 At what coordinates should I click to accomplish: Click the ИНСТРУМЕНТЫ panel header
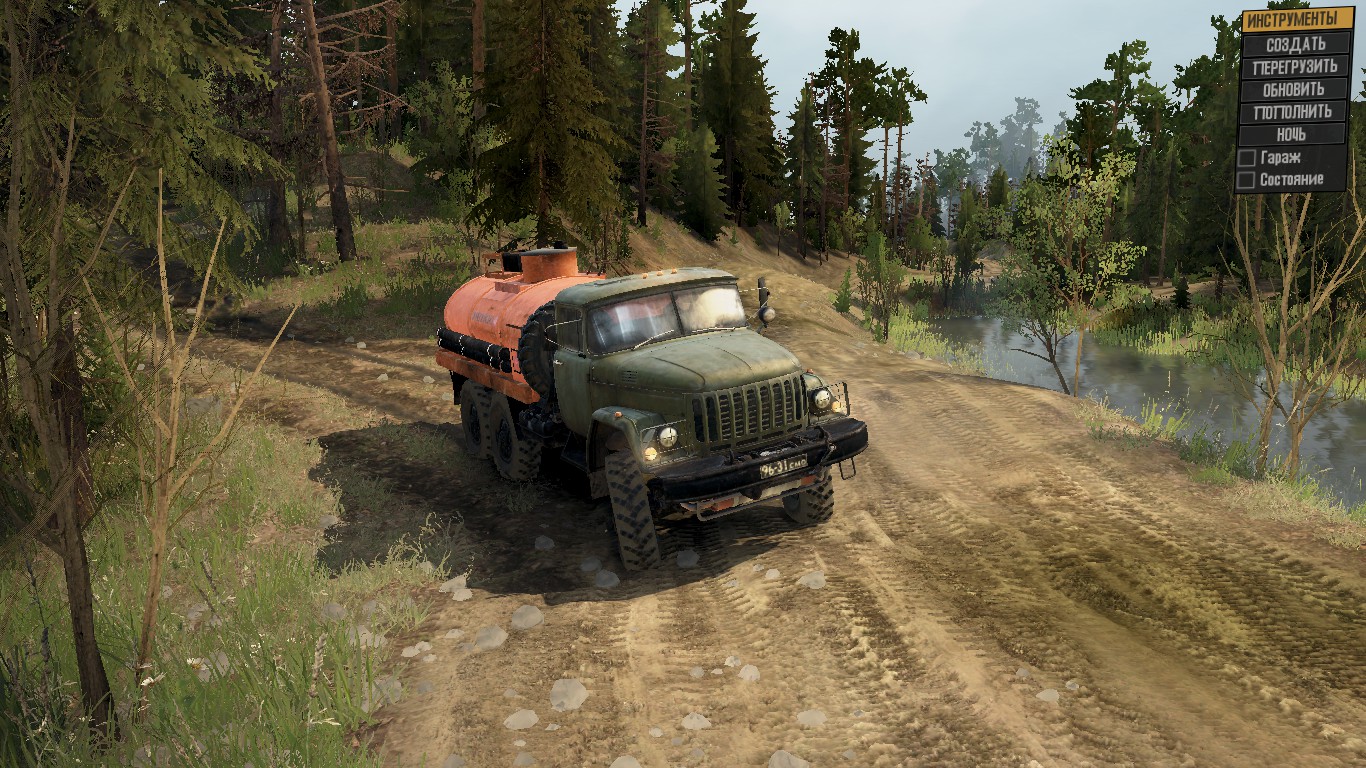coord(1295,19)
